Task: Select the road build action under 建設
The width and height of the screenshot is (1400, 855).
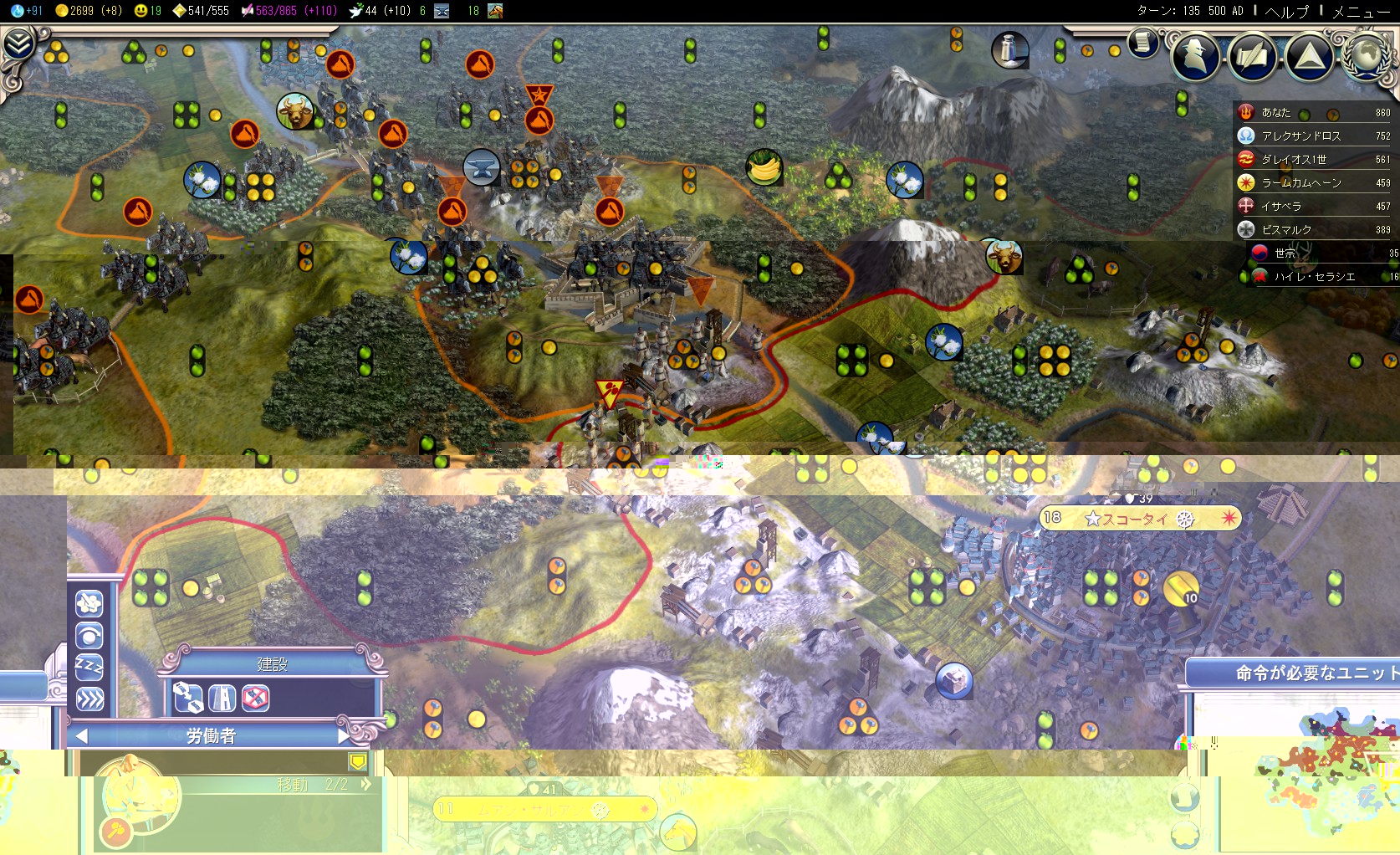Action: click(222, 699)
